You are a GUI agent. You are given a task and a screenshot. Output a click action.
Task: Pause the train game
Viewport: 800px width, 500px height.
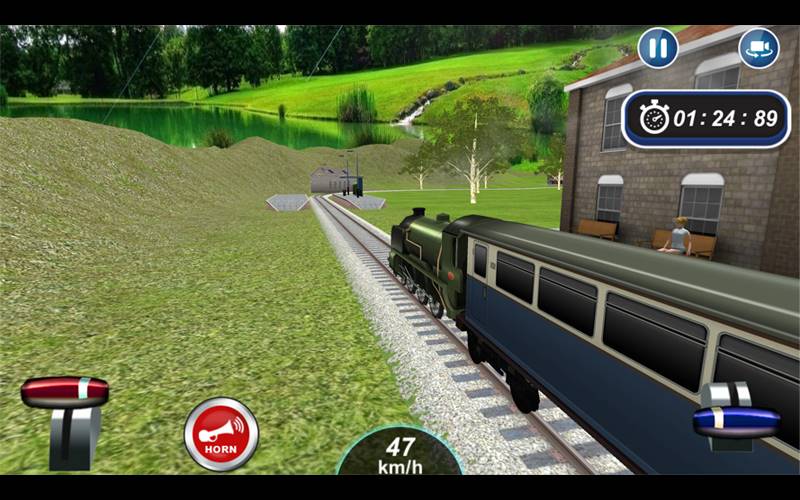point(657,48)
